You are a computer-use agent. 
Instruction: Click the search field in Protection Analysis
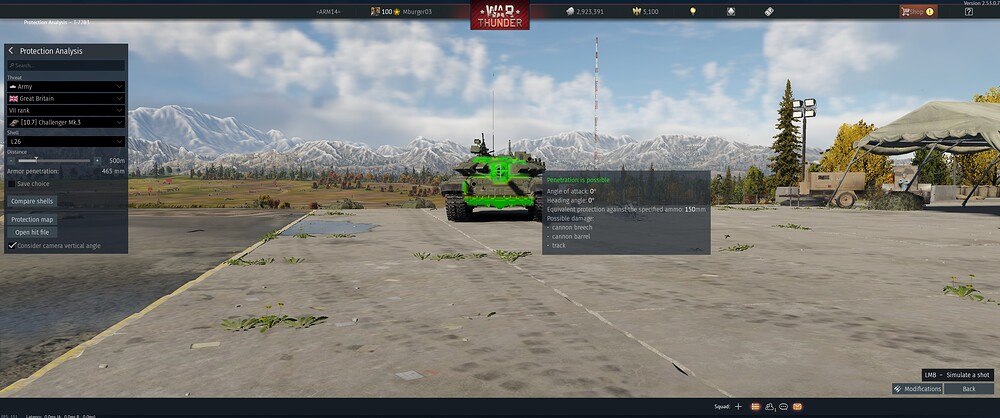coord(66,65)
